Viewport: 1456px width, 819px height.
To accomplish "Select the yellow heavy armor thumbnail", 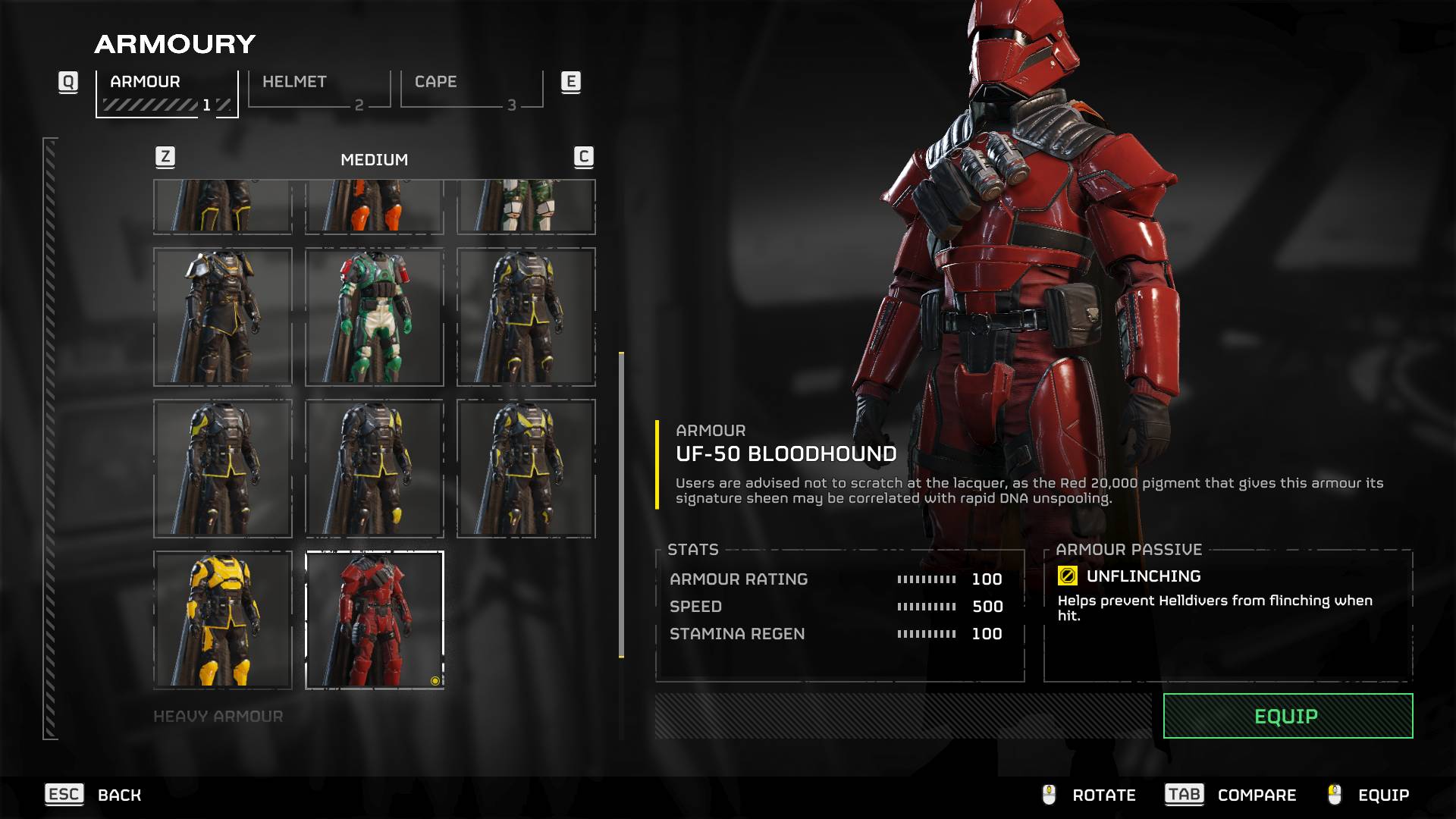I will click(x=223, y=618).
